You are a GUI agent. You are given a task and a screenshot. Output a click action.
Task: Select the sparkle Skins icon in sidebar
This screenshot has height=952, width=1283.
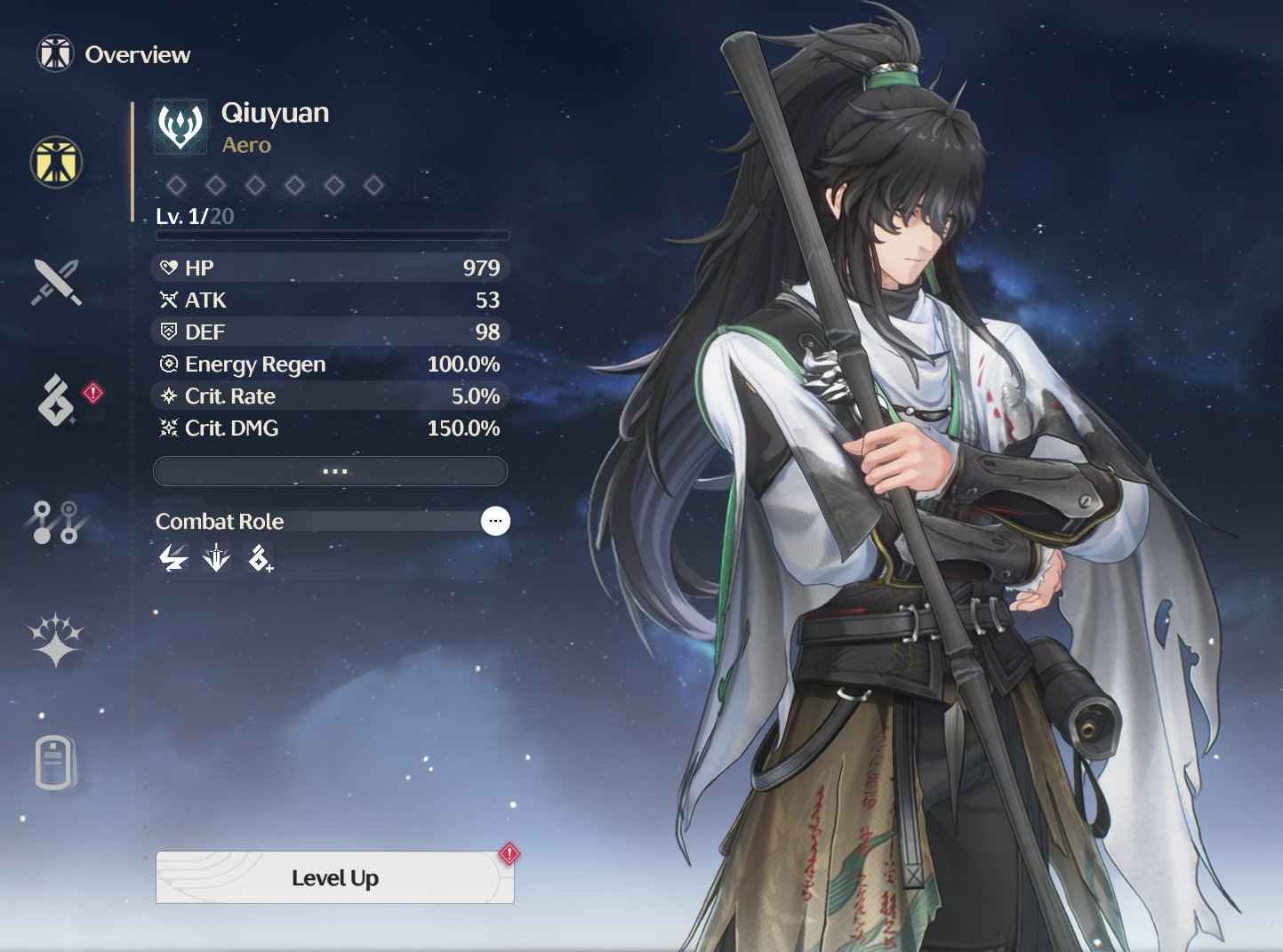tap(56, 638)
